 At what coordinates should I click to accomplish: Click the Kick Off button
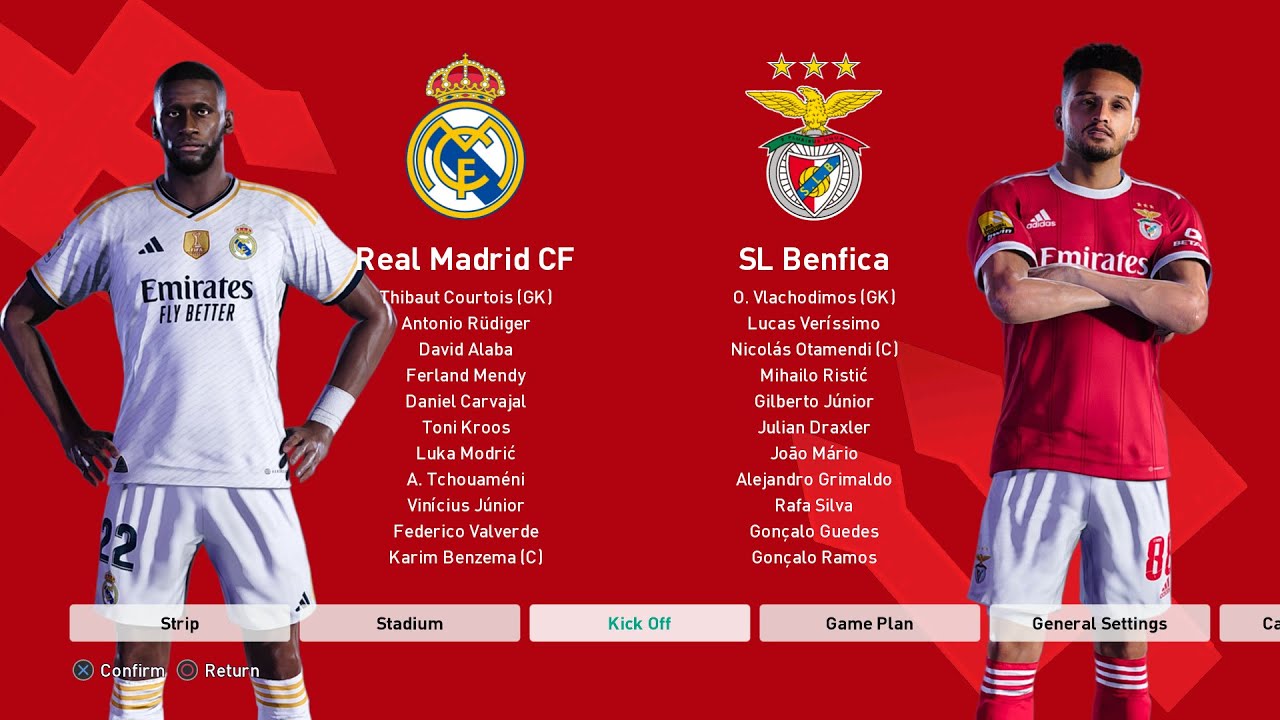pyautogui.click(x=639, y=623)
